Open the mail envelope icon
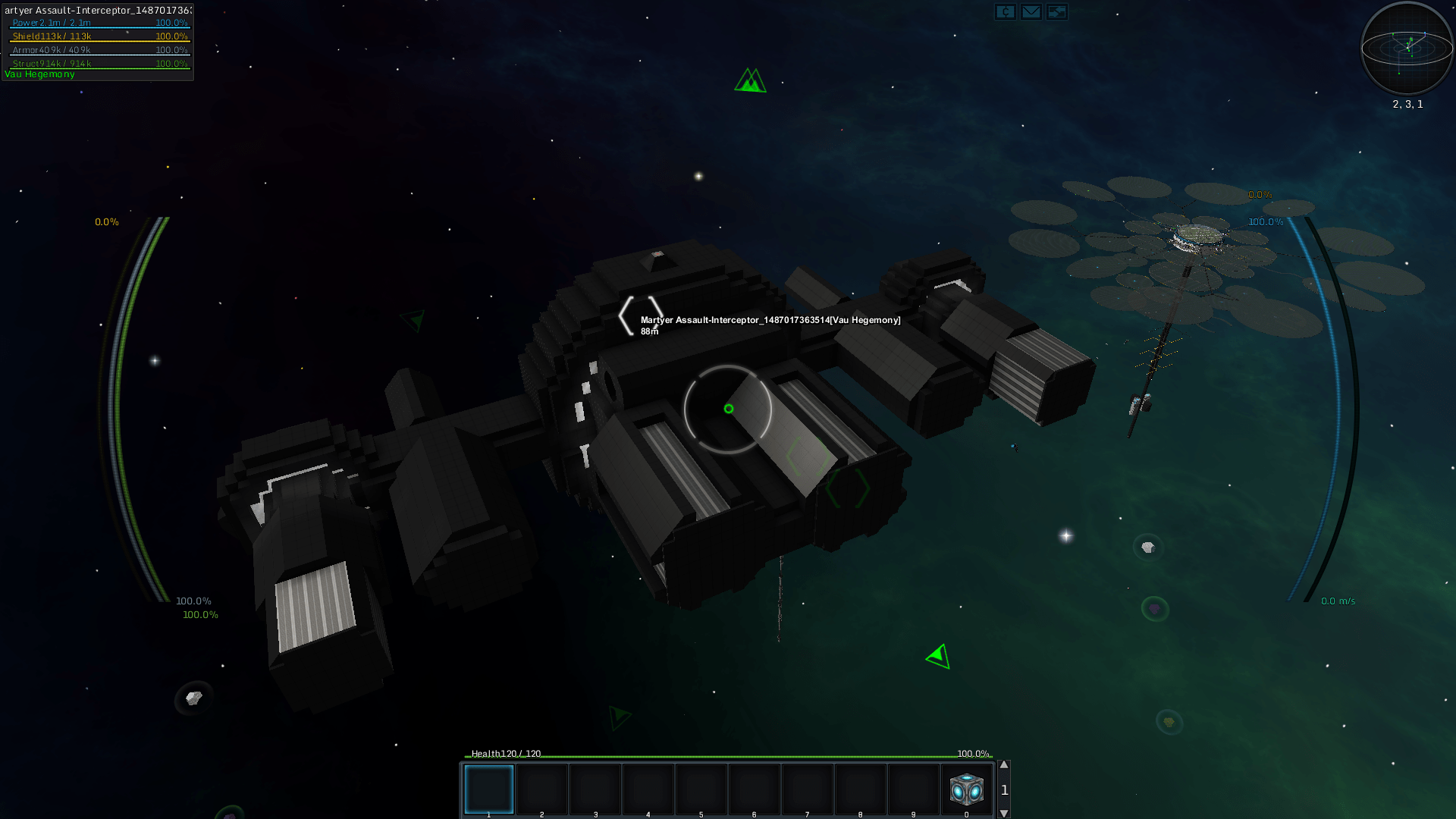1456x819 pixels. point(1031,12)
